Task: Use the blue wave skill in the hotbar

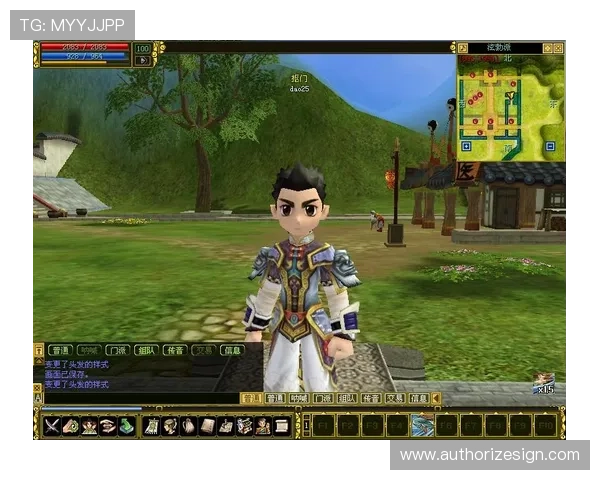Action: (422, 426)
